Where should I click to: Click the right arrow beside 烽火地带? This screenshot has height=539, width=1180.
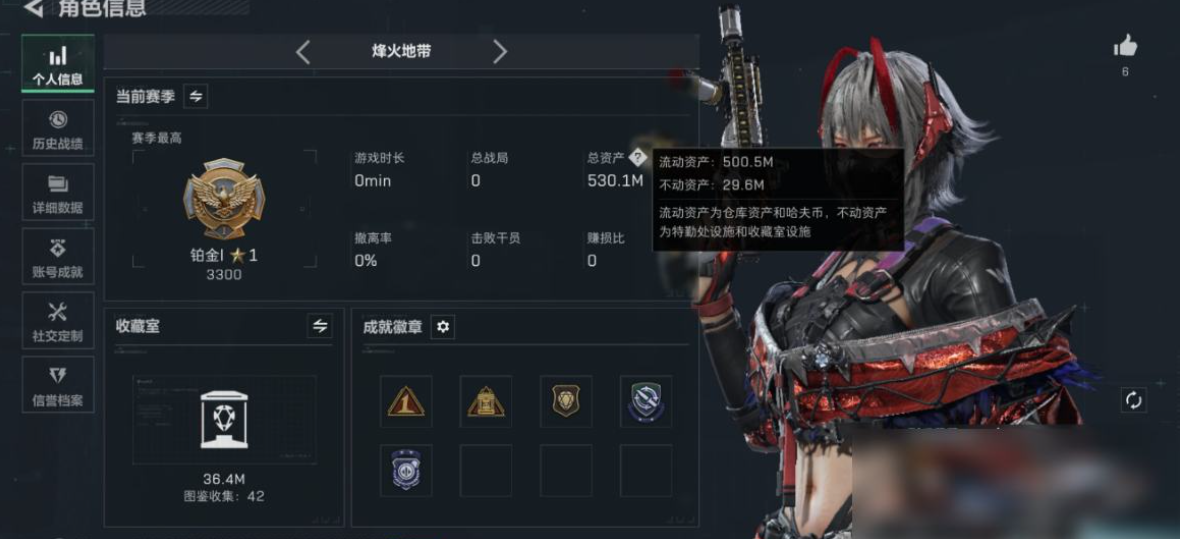(x=500, y=51)
